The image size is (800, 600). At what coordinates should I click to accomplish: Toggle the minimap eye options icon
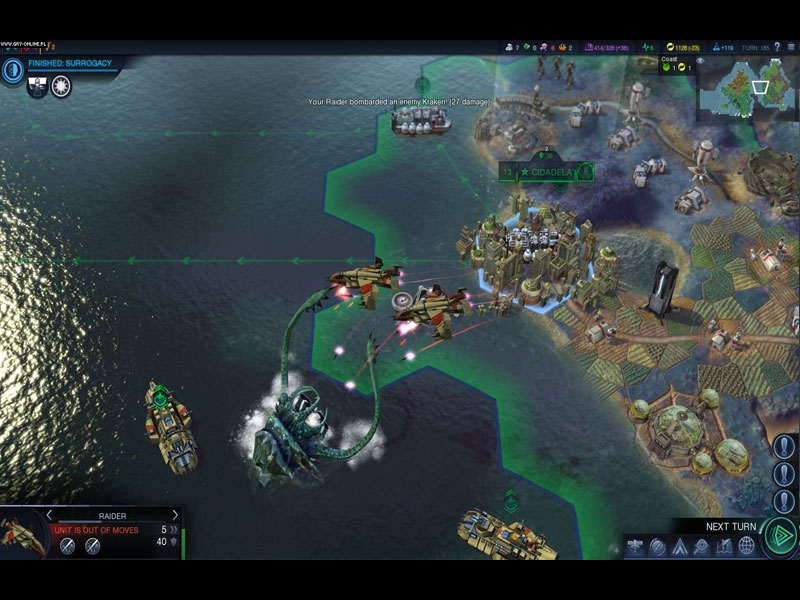(700, 61)
